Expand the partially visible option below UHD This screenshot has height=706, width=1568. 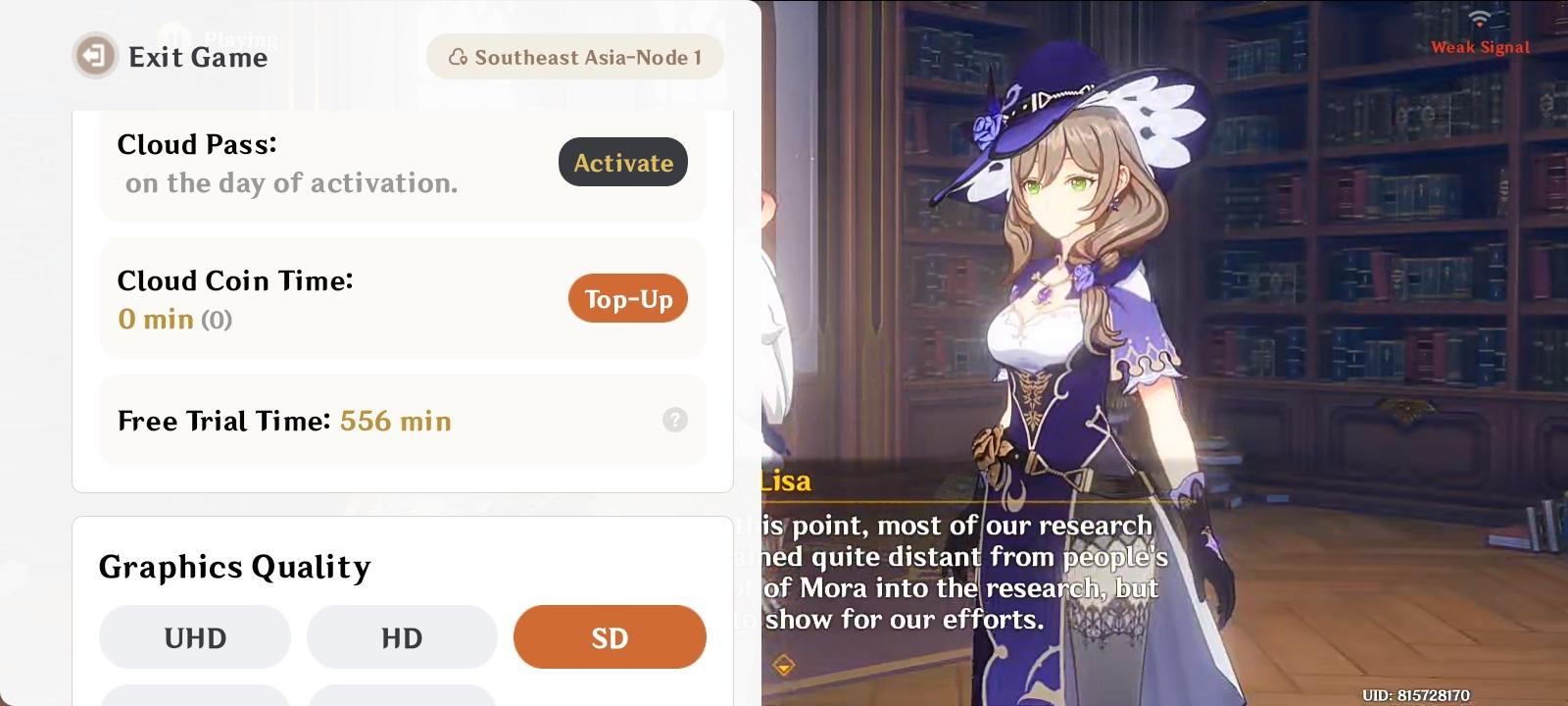click(x=194, y=698)
